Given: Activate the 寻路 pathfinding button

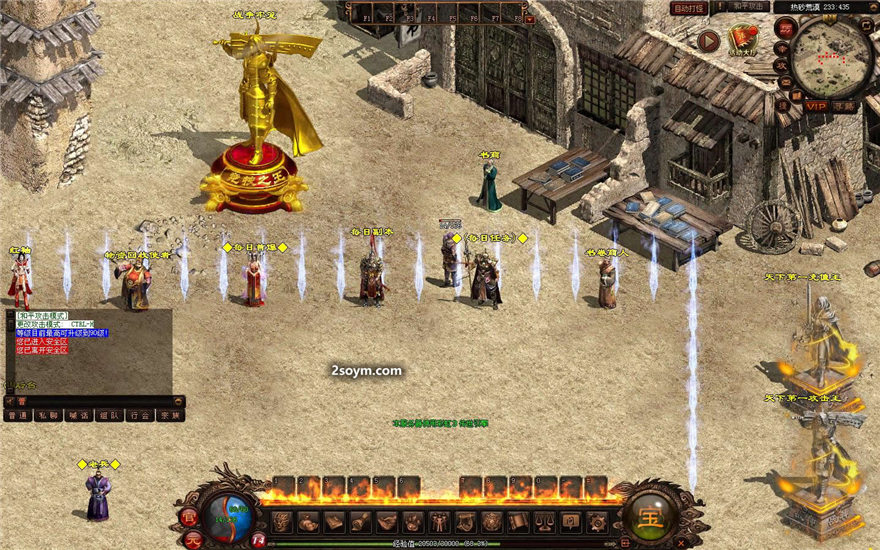Looking at the screenshot, I should click(845, 105).
